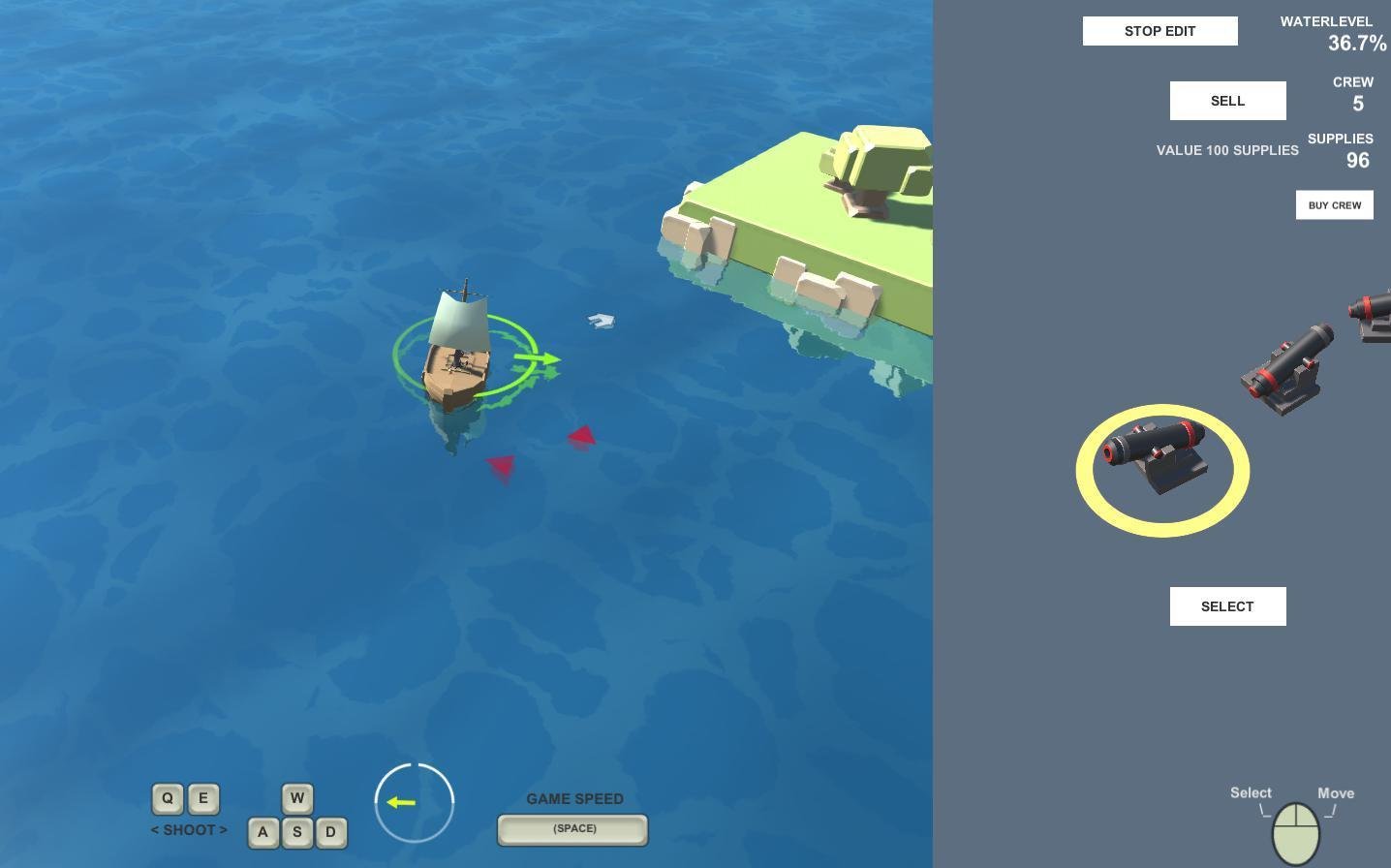Sell the selected cannon
1391x868 pixels.
tap(1227, 101)
